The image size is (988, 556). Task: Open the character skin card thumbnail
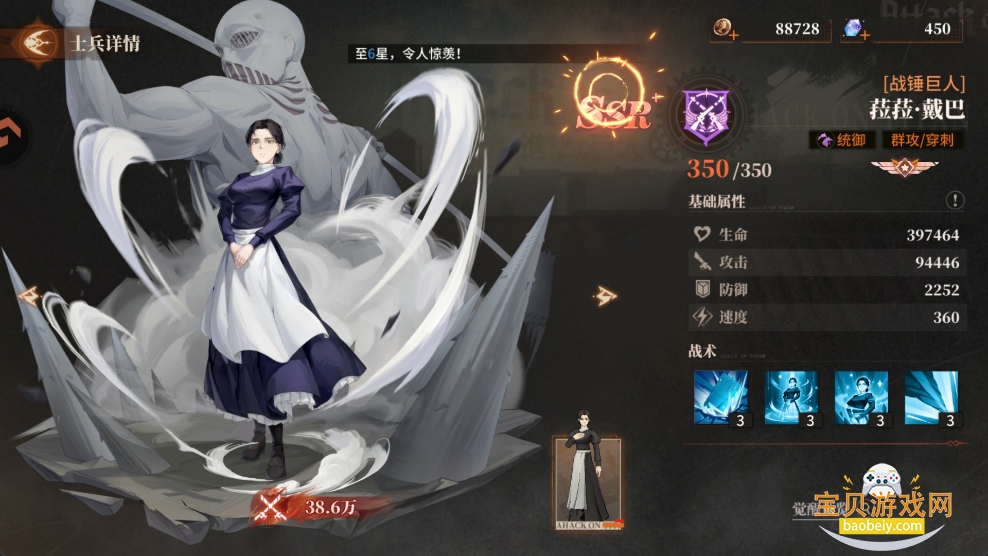(x=588, y=480)
